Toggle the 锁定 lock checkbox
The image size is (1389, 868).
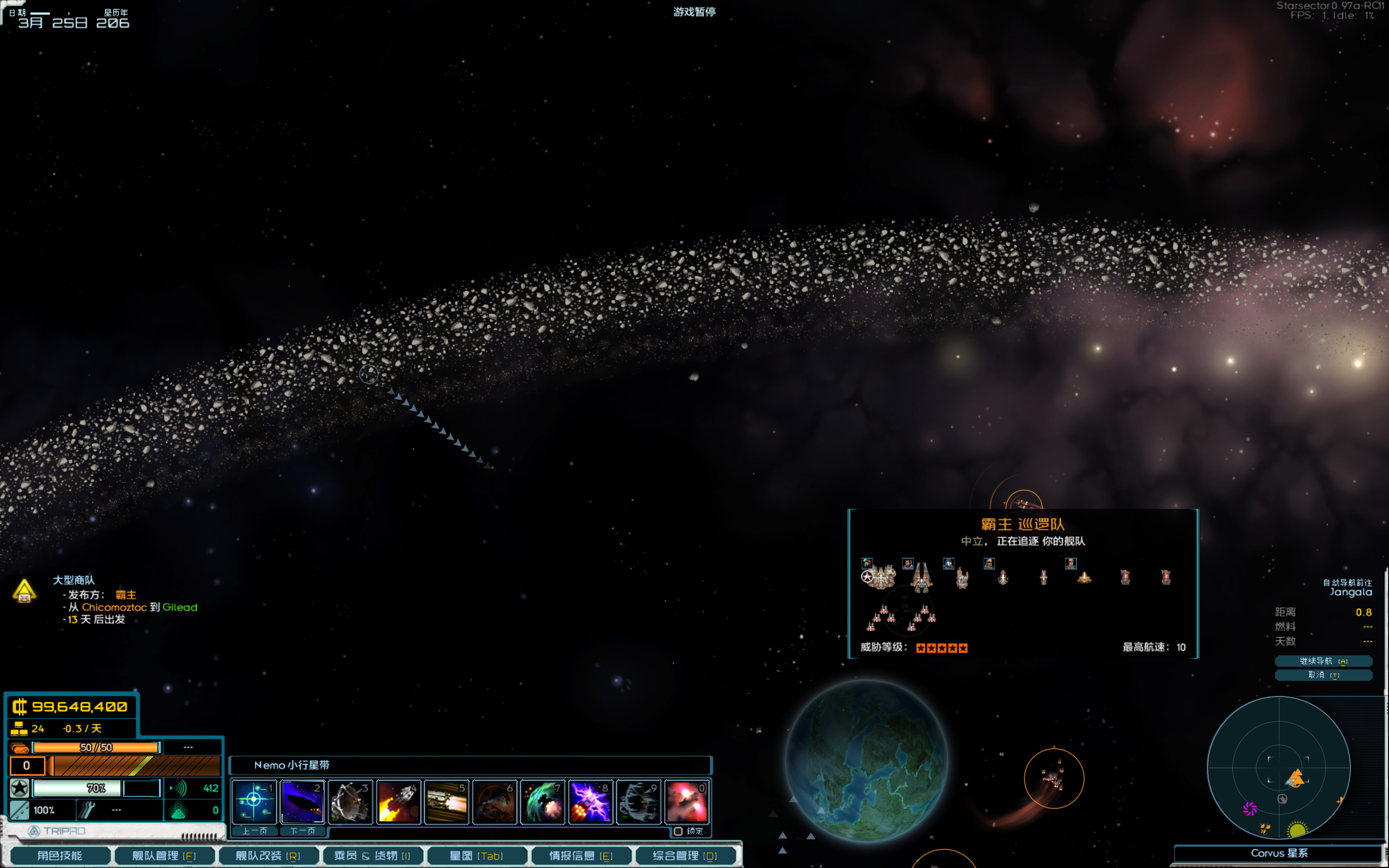click(678, 831)
